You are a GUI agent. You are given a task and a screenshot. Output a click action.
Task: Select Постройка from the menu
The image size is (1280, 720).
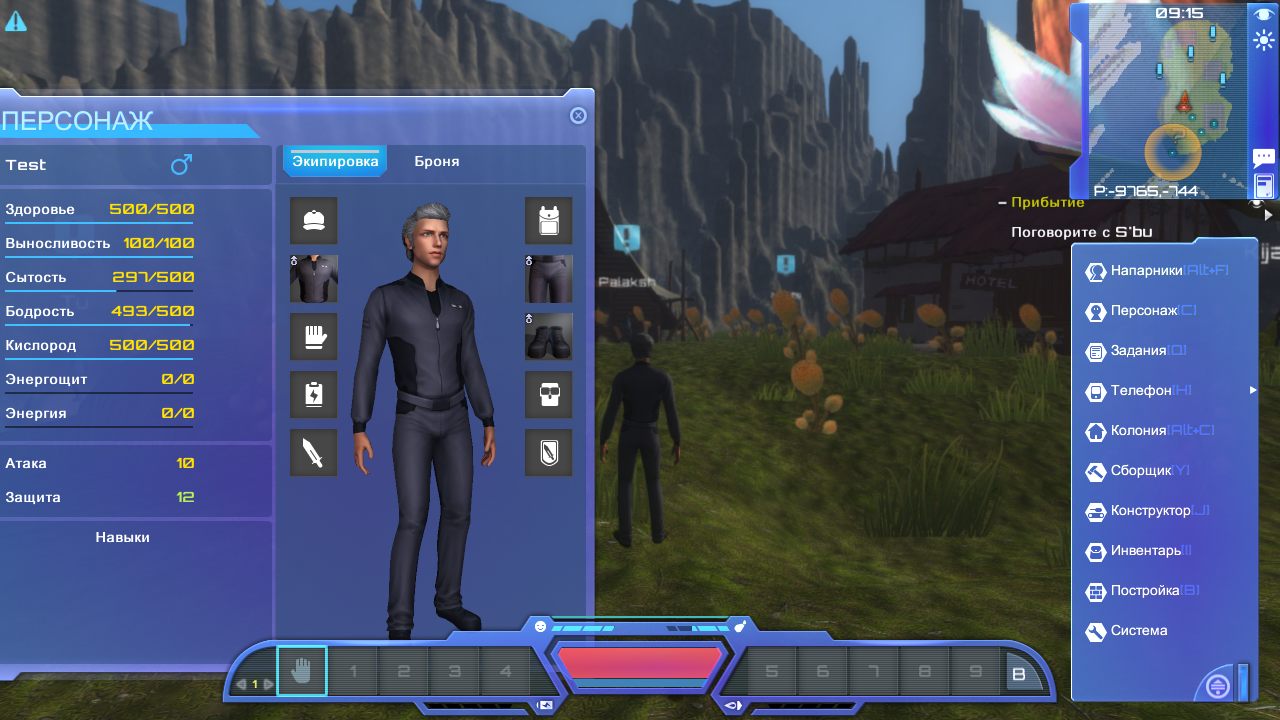pyautogui.click(x=1144, y=591)
